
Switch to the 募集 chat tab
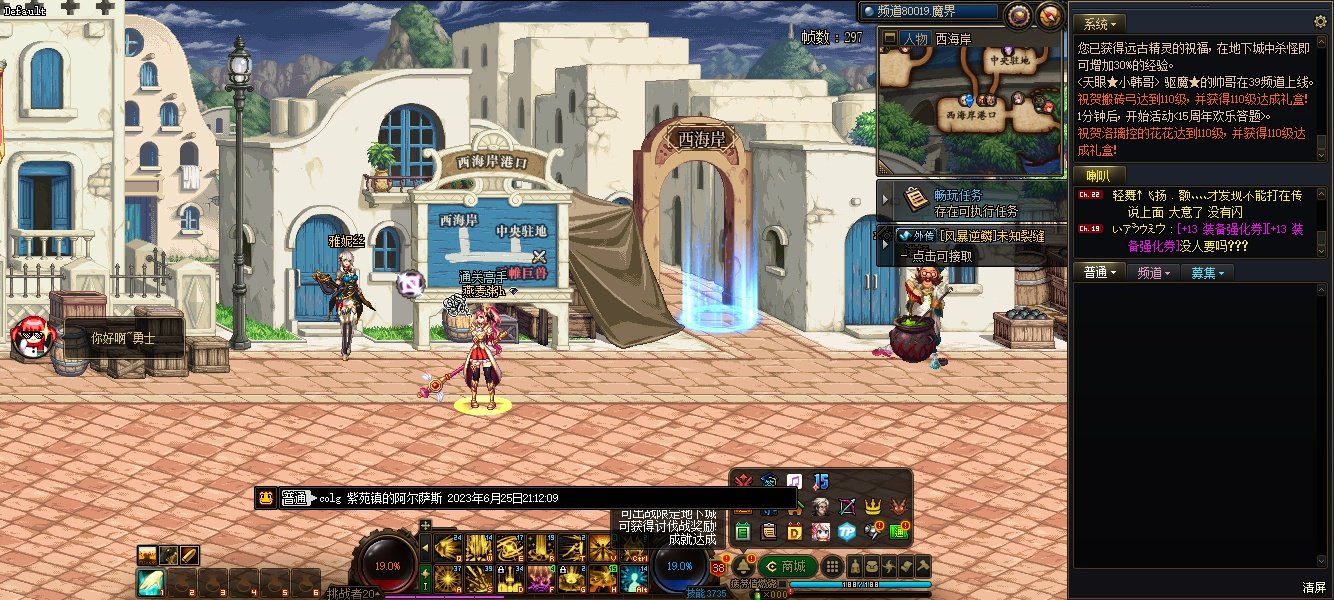coord(1207,272)
